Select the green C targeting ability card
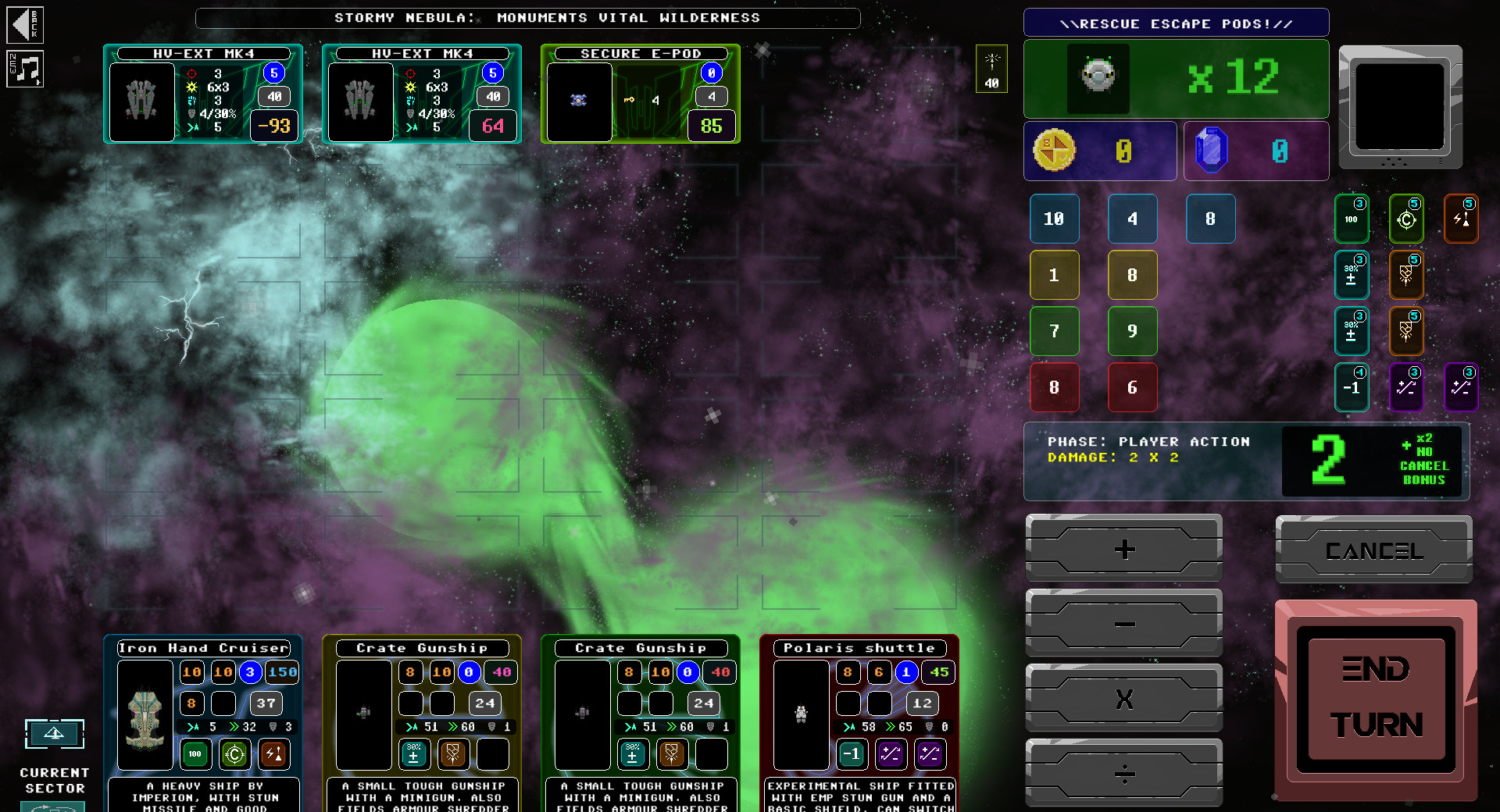Screen dimensions: 1500x812 (x=1406, y=219)
